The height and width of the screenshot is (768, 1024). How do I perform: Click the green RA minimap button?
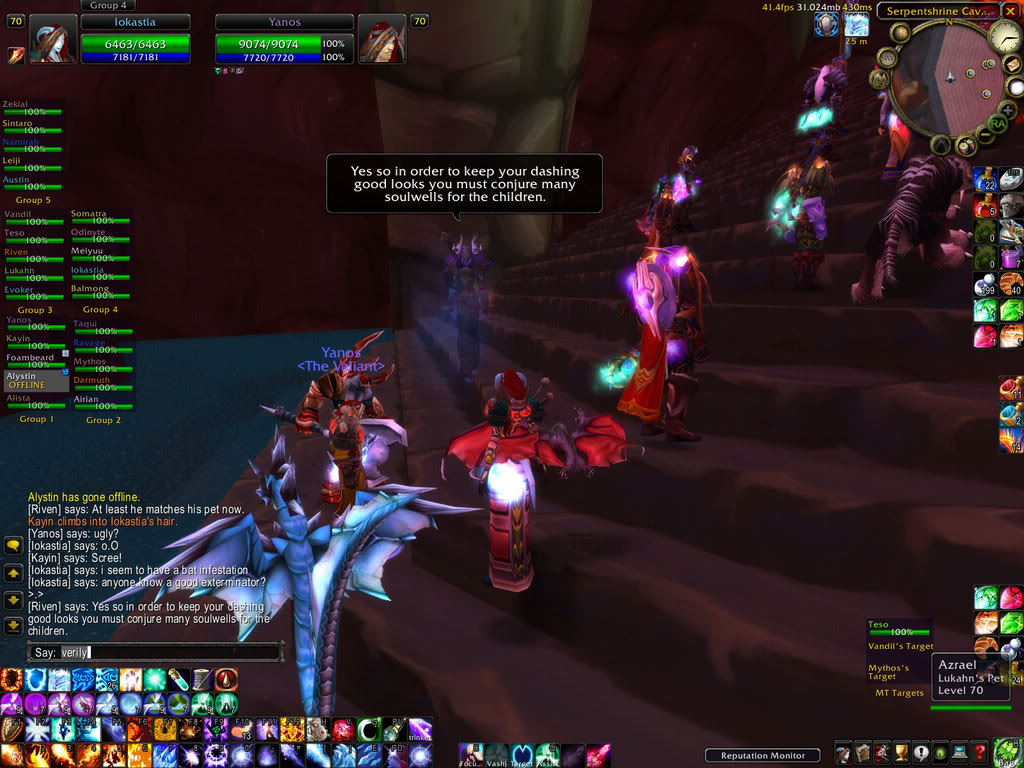996,122
